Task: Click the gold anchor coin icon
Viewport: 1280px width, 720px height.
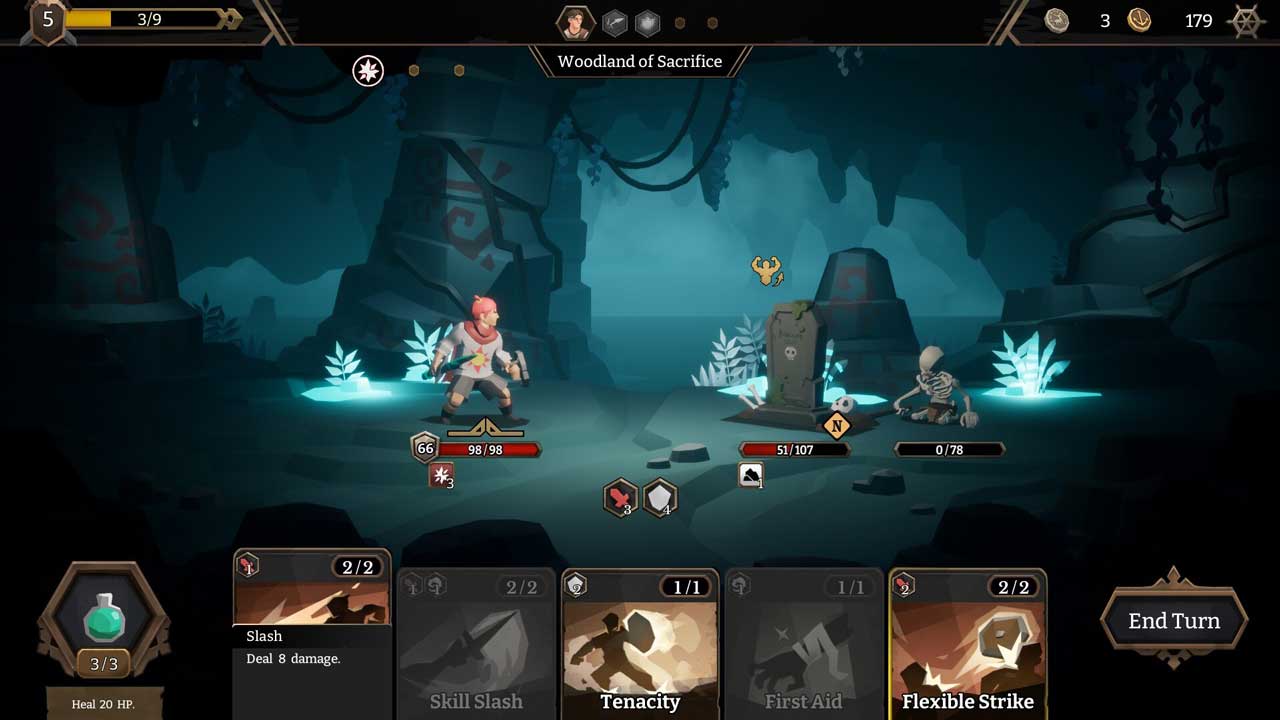Action: coord(1139,21)
